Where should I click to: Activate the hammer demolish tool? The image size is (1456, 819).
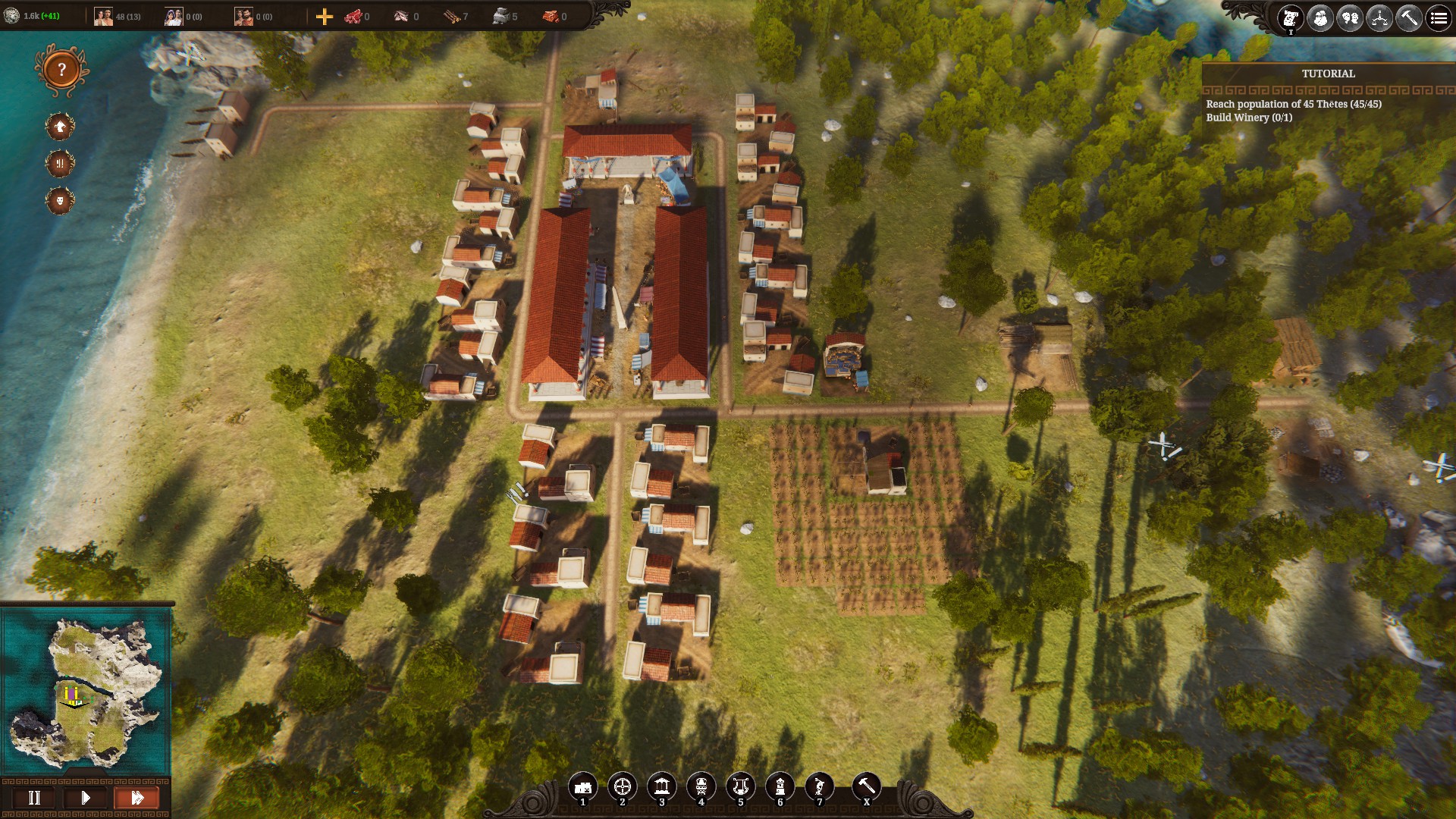tap(866, 786)
